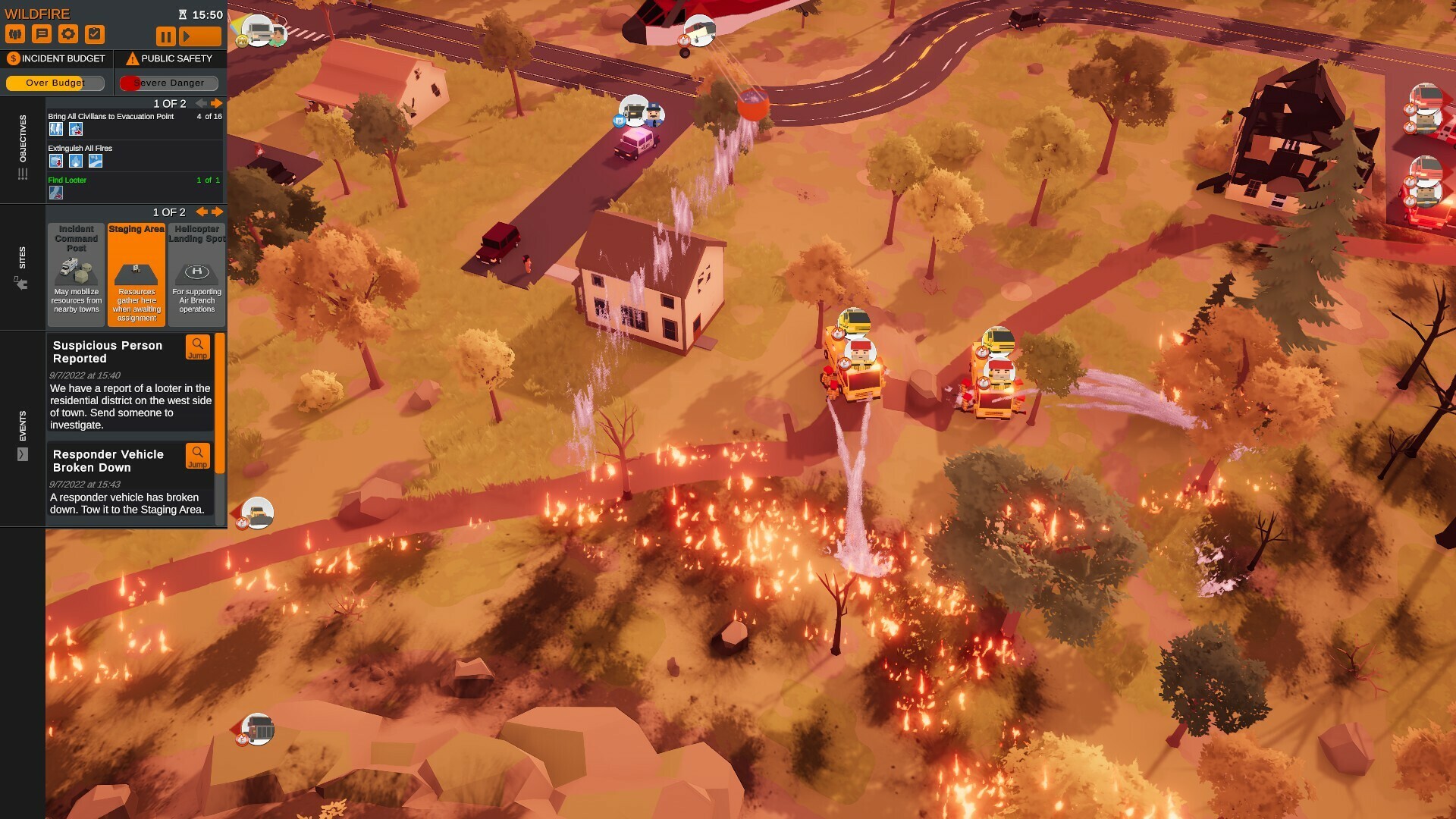Click the Find Looter objective icon
This screenshot has height=819, width=1456.
(x=55, y=192)
